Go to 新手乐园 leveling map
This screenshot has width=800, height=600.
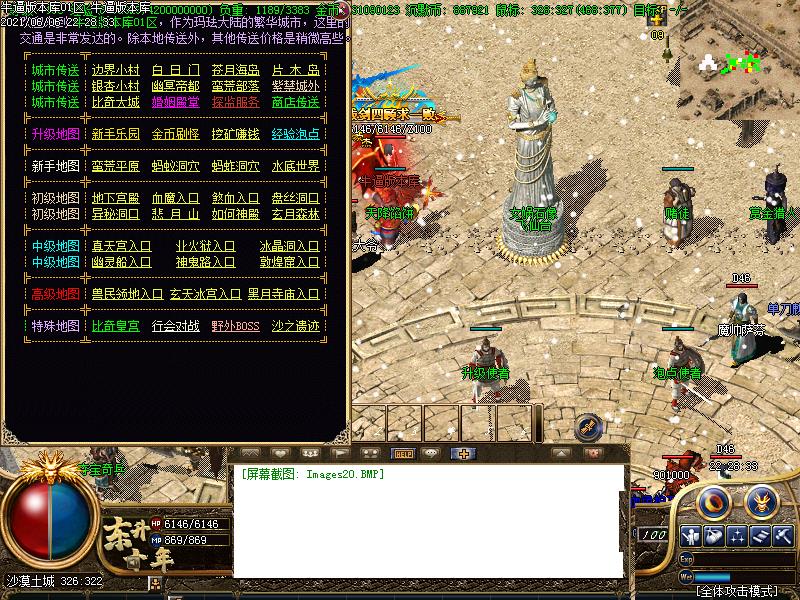(116, 134)
